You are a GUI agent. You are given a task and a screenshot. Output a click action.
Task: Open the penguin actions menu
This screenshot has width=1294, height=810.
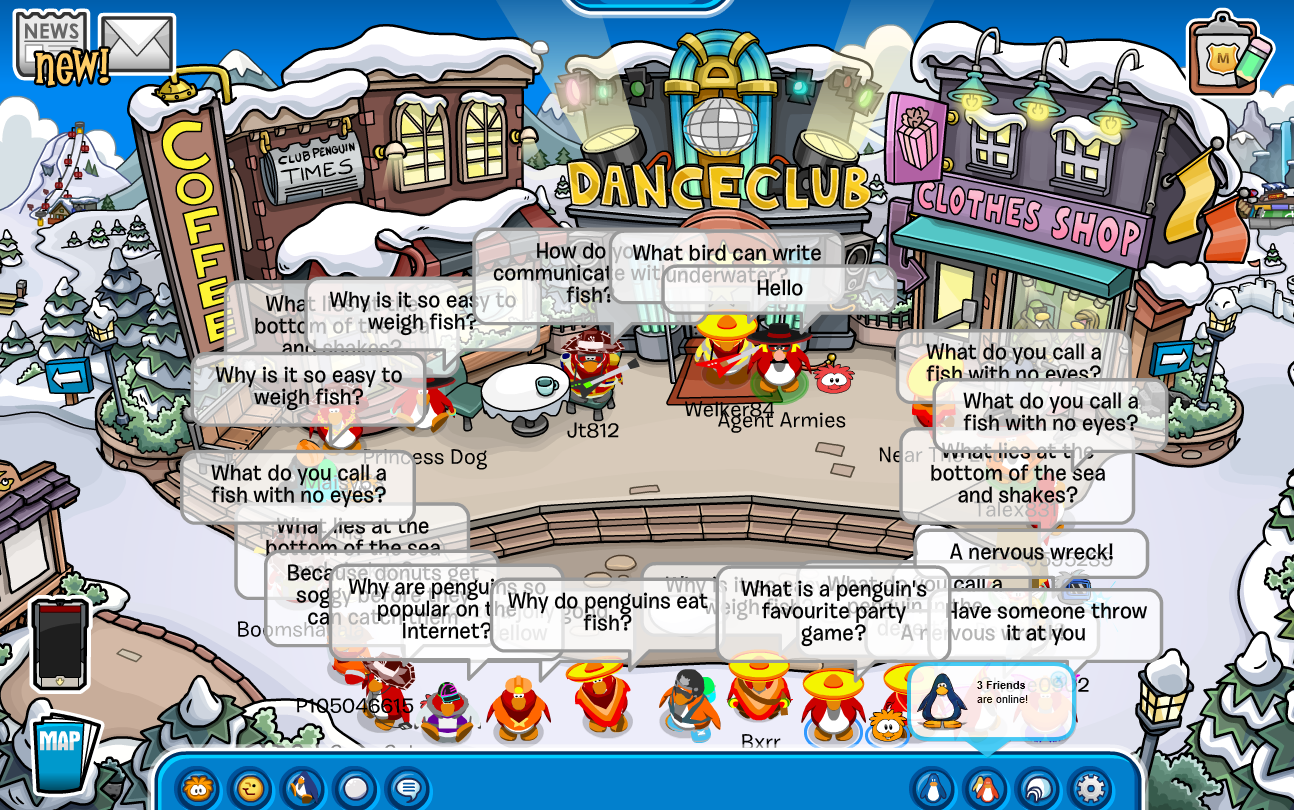click(x=303, y=788)
